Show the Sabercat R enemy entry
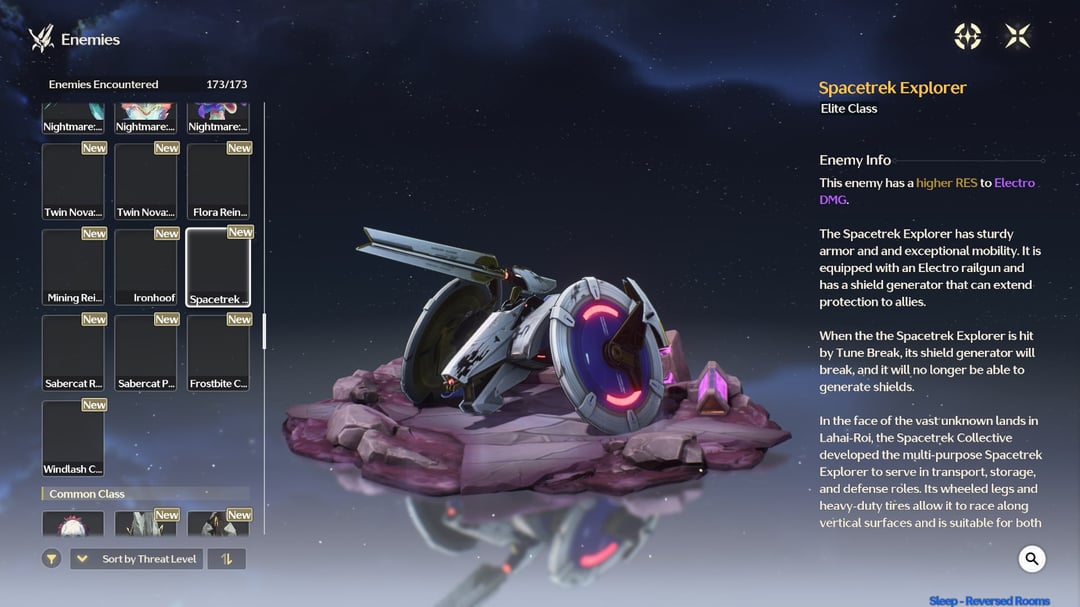 (73, 353)
